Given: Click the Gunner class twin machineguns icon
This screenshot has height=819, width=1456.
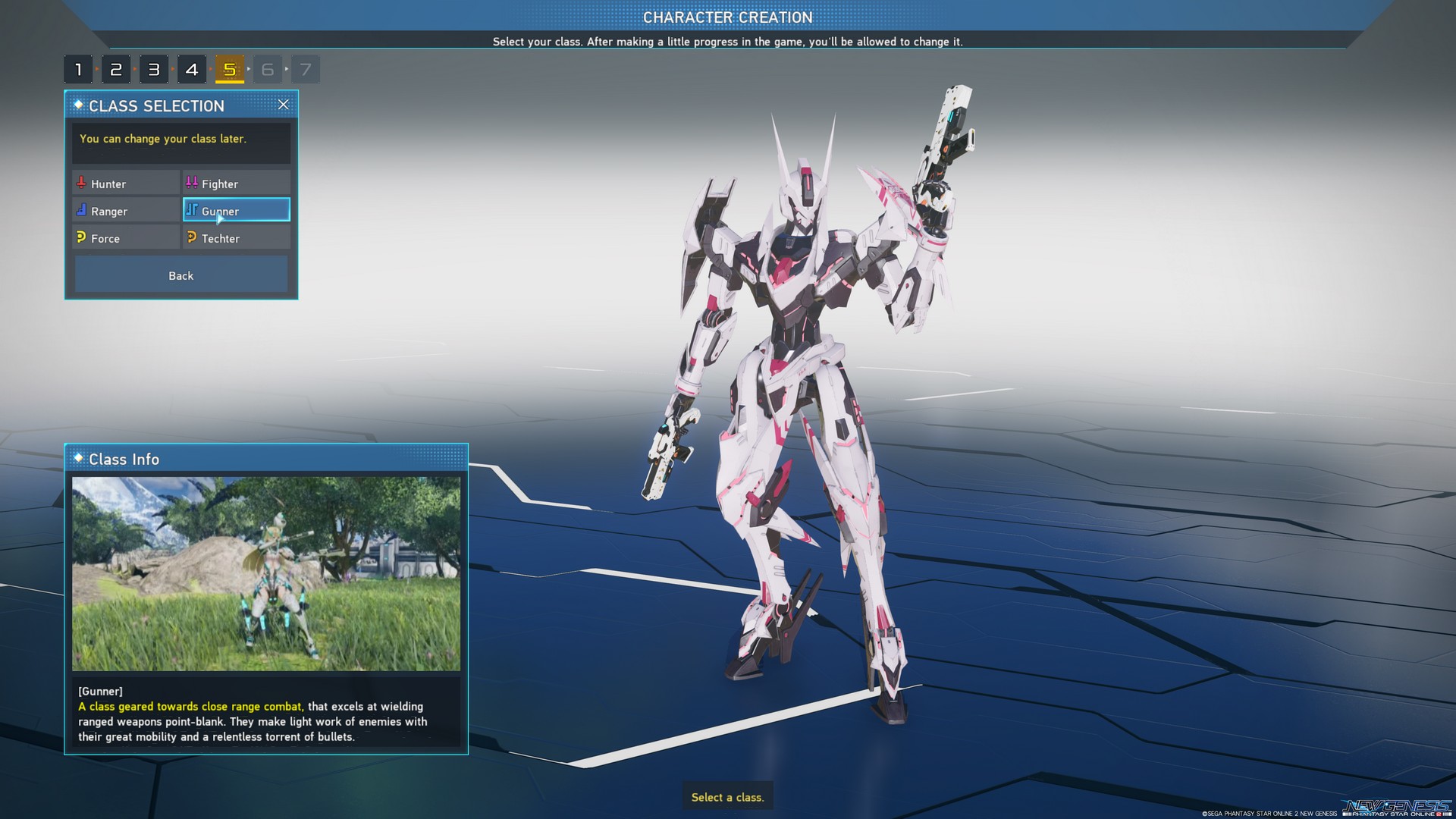Looking at the screenshot, I should (x=191, y=209).
